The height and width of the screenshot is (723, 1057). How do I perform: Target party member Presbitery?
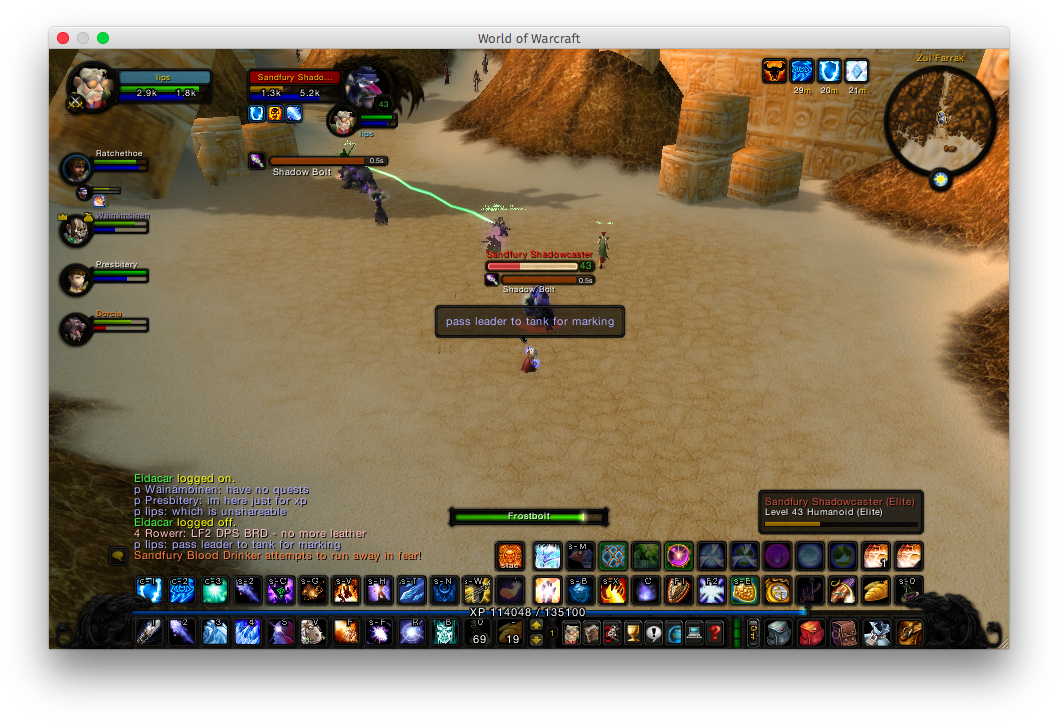[x=76, y=279]
